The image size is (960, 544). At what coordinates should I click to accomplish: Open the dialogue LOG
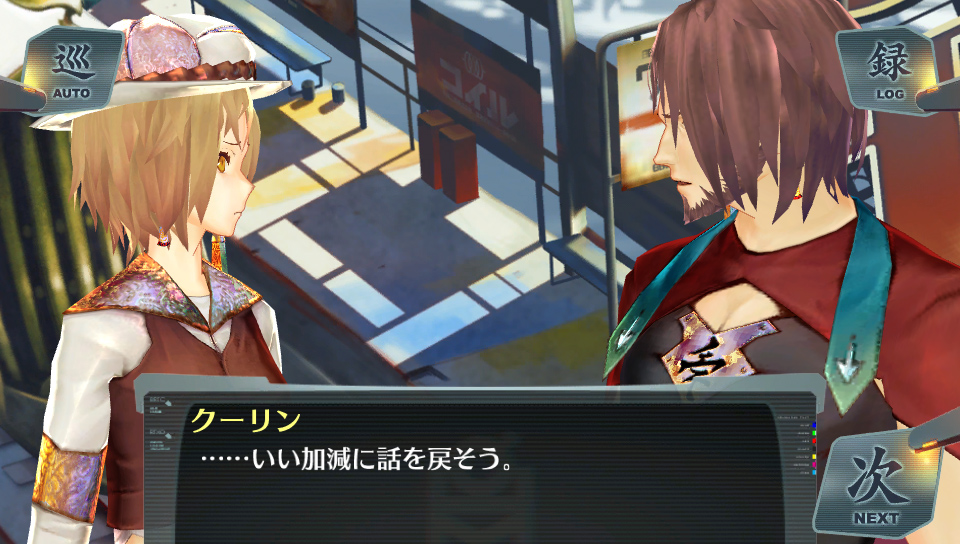point(888,70)
